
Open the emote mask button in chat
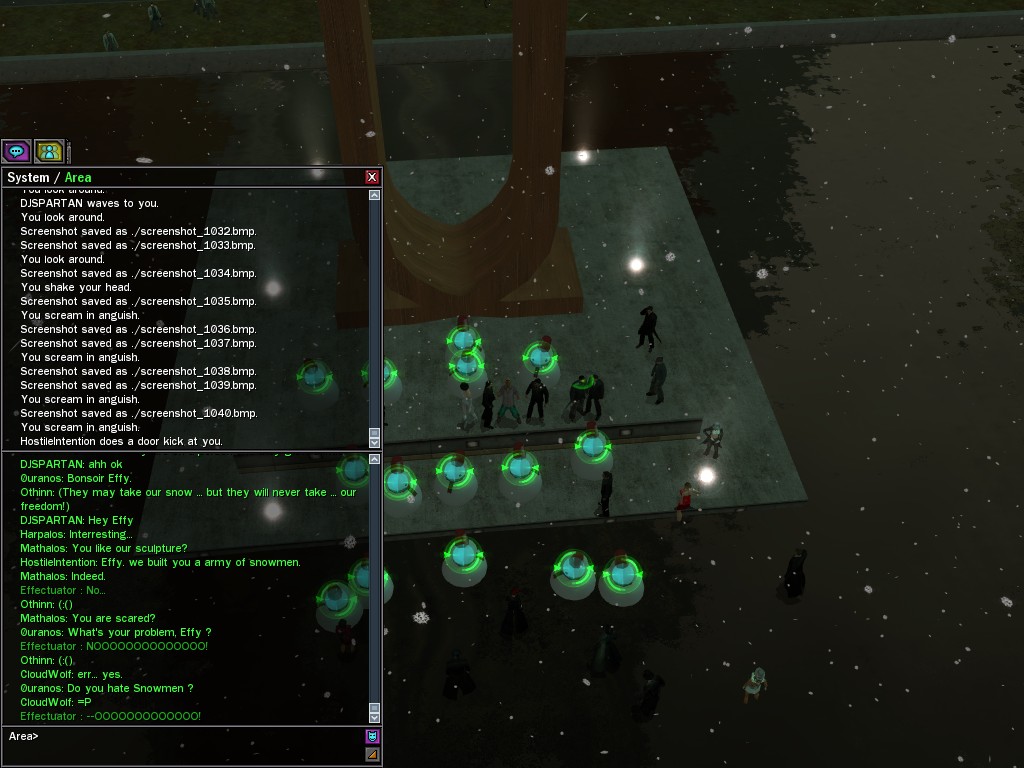(372, 736)
